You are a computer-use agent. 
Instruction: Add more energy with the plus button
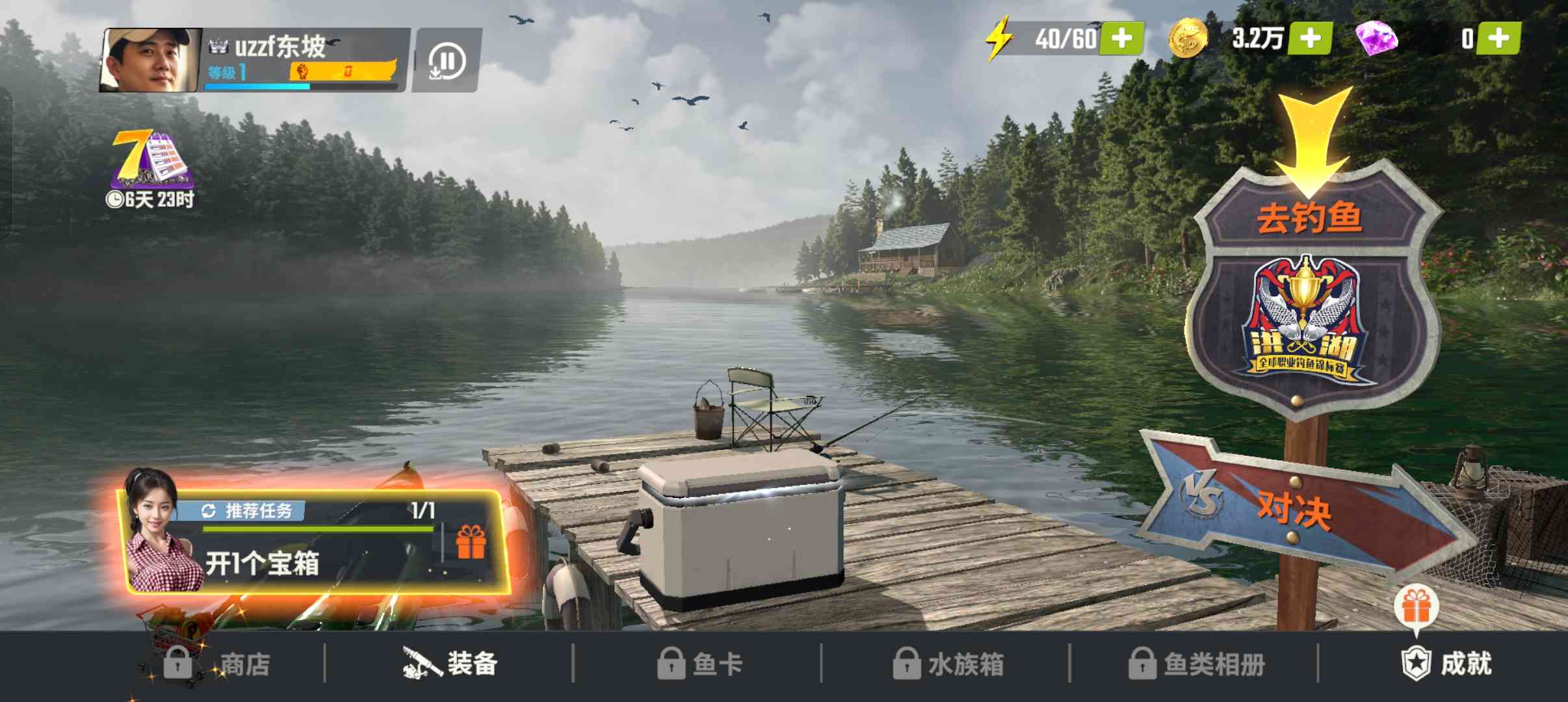[1121, 38]
